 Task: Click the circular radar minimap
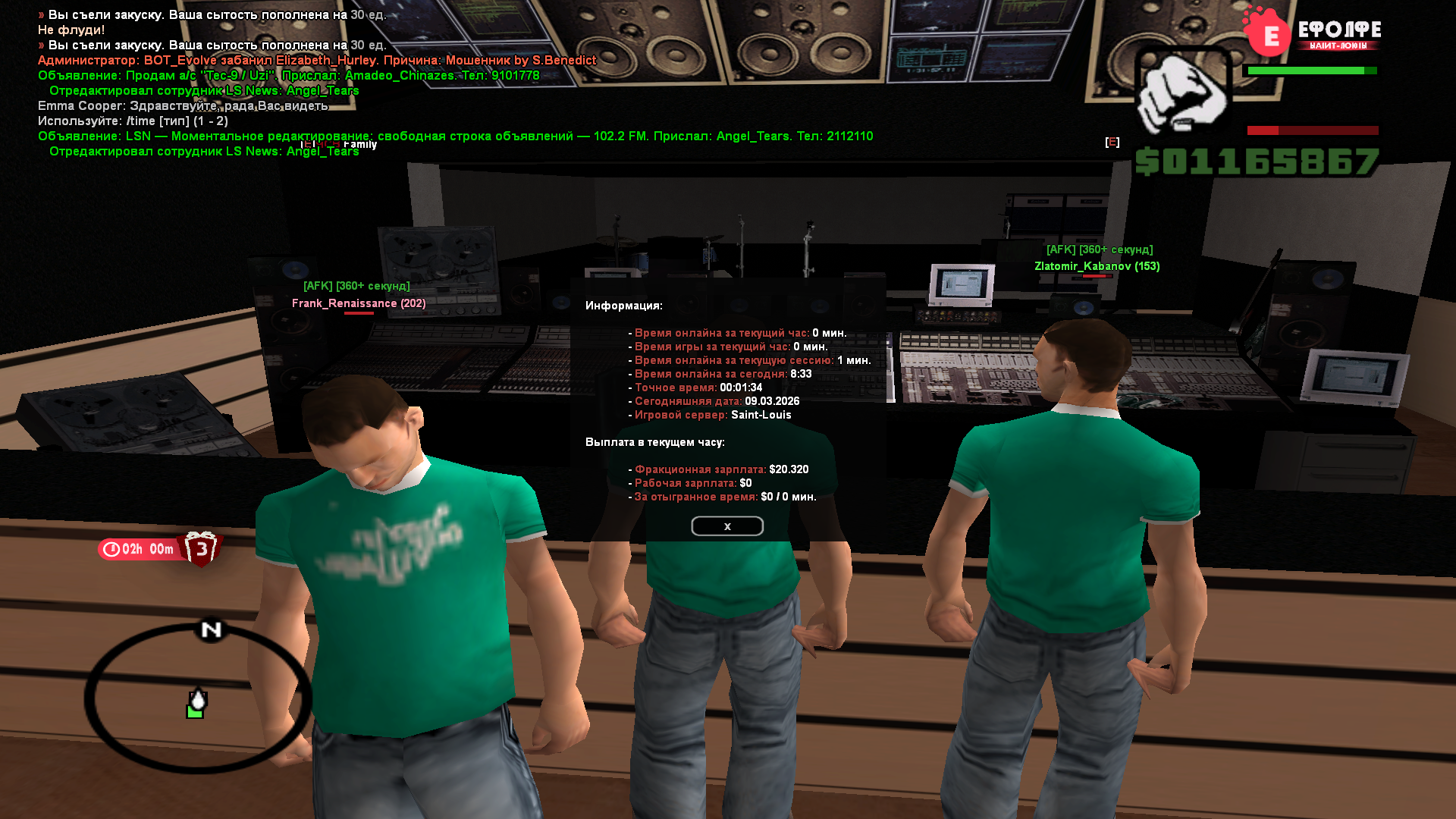(x=197, y=698)
